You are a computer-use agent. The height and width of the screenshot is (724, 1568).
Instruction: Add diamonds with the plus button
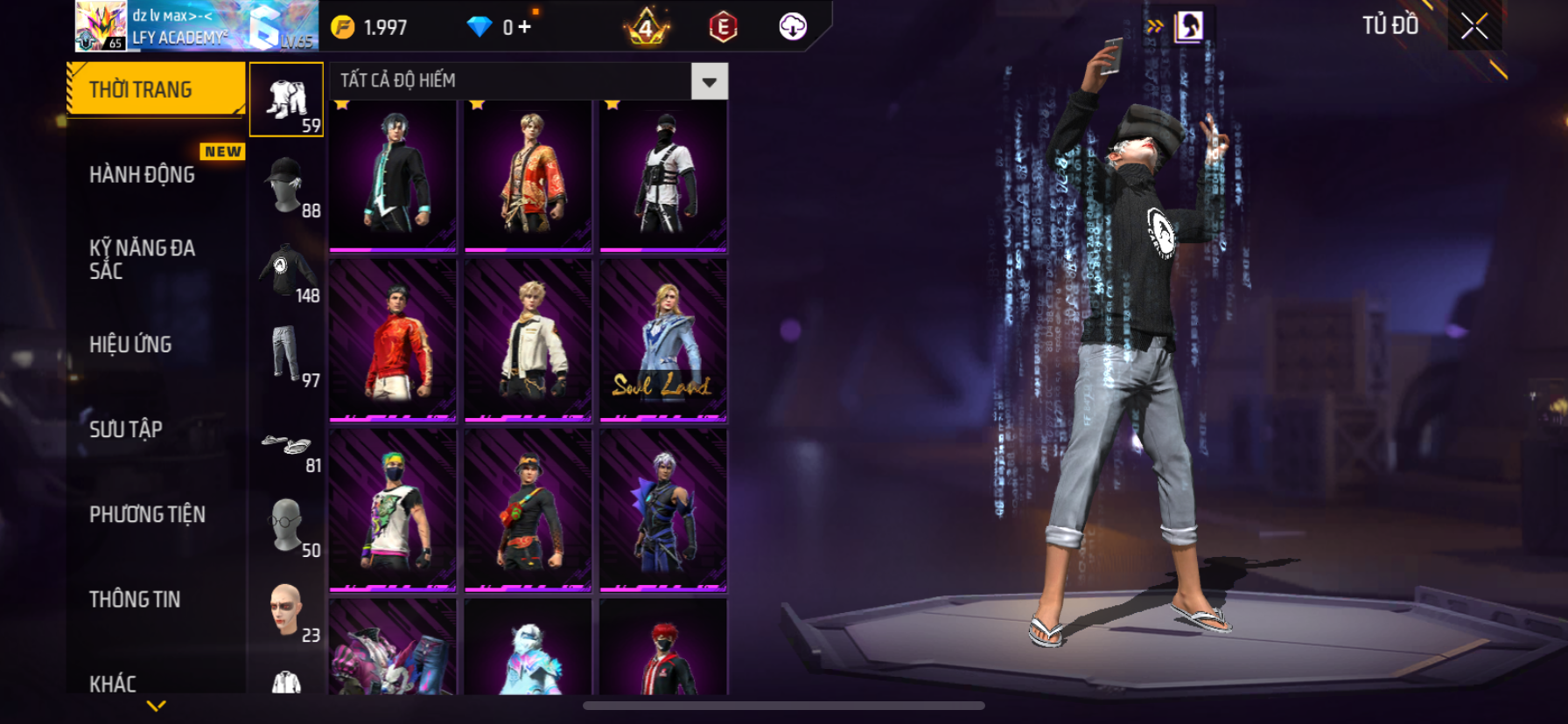coord(524,27)
